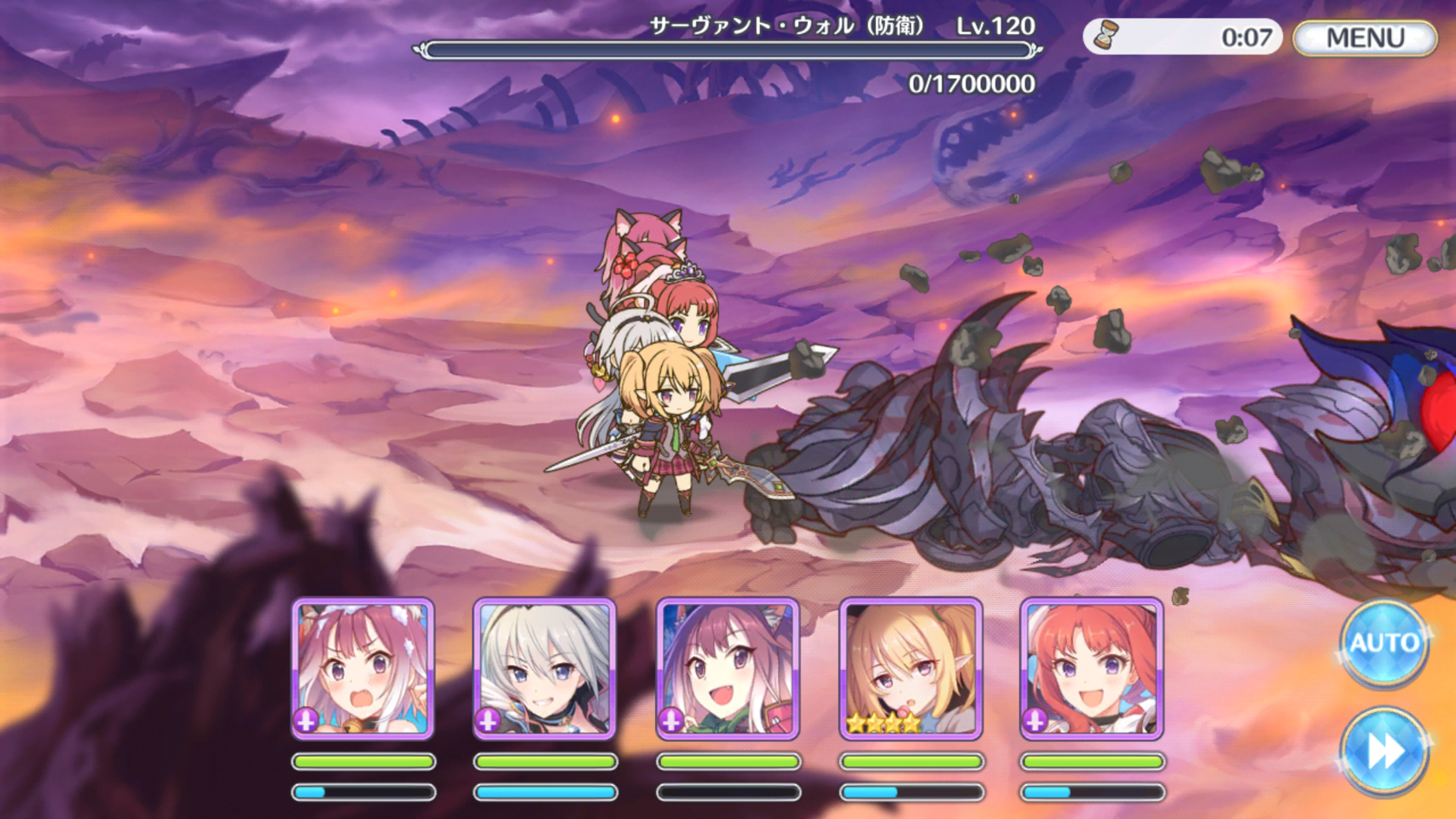
Task: Select the red-haired character portrait
Action: (1092, 668)
